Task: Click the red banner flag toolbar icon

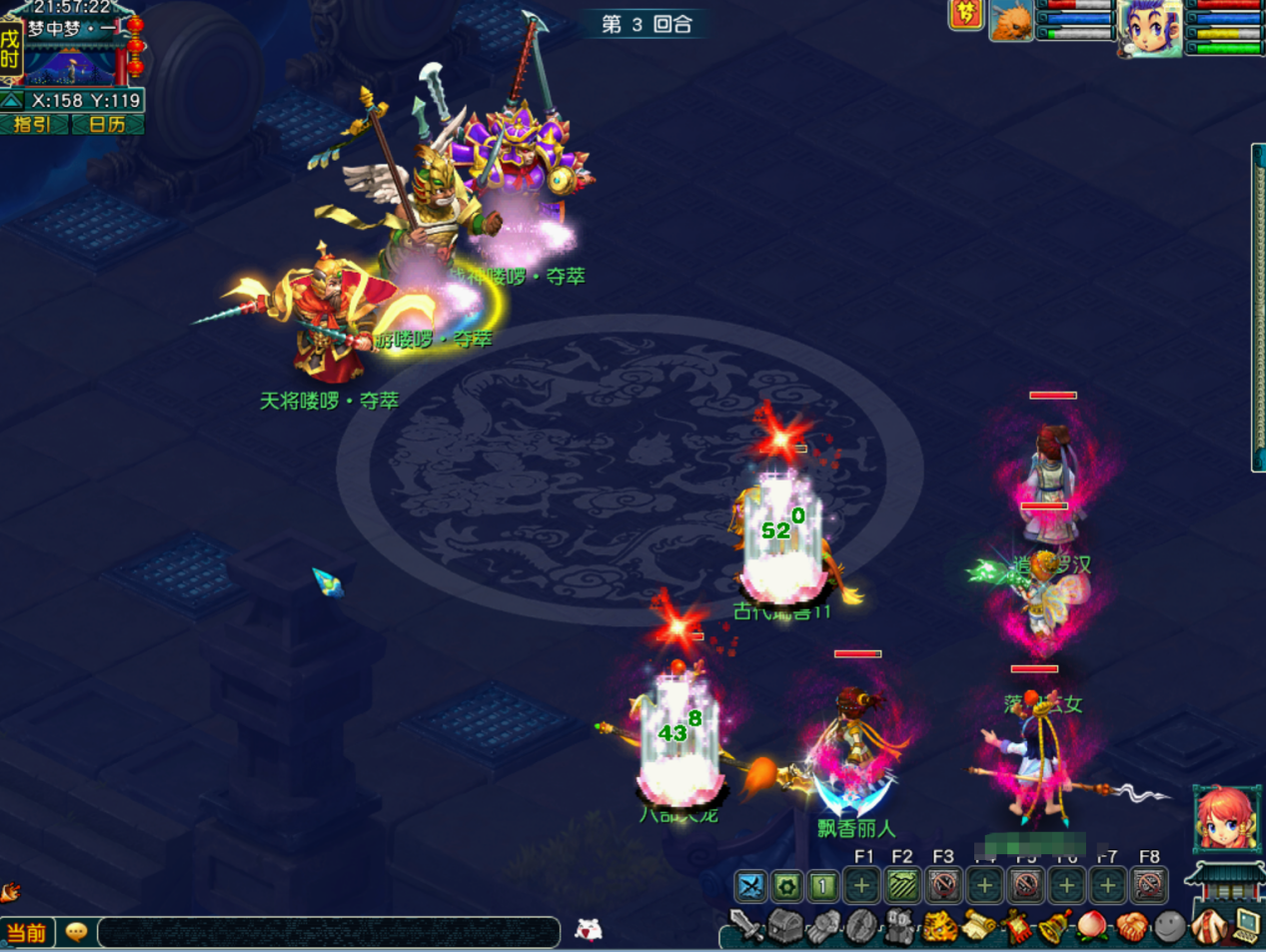Action: click(x=1016, y=928)
